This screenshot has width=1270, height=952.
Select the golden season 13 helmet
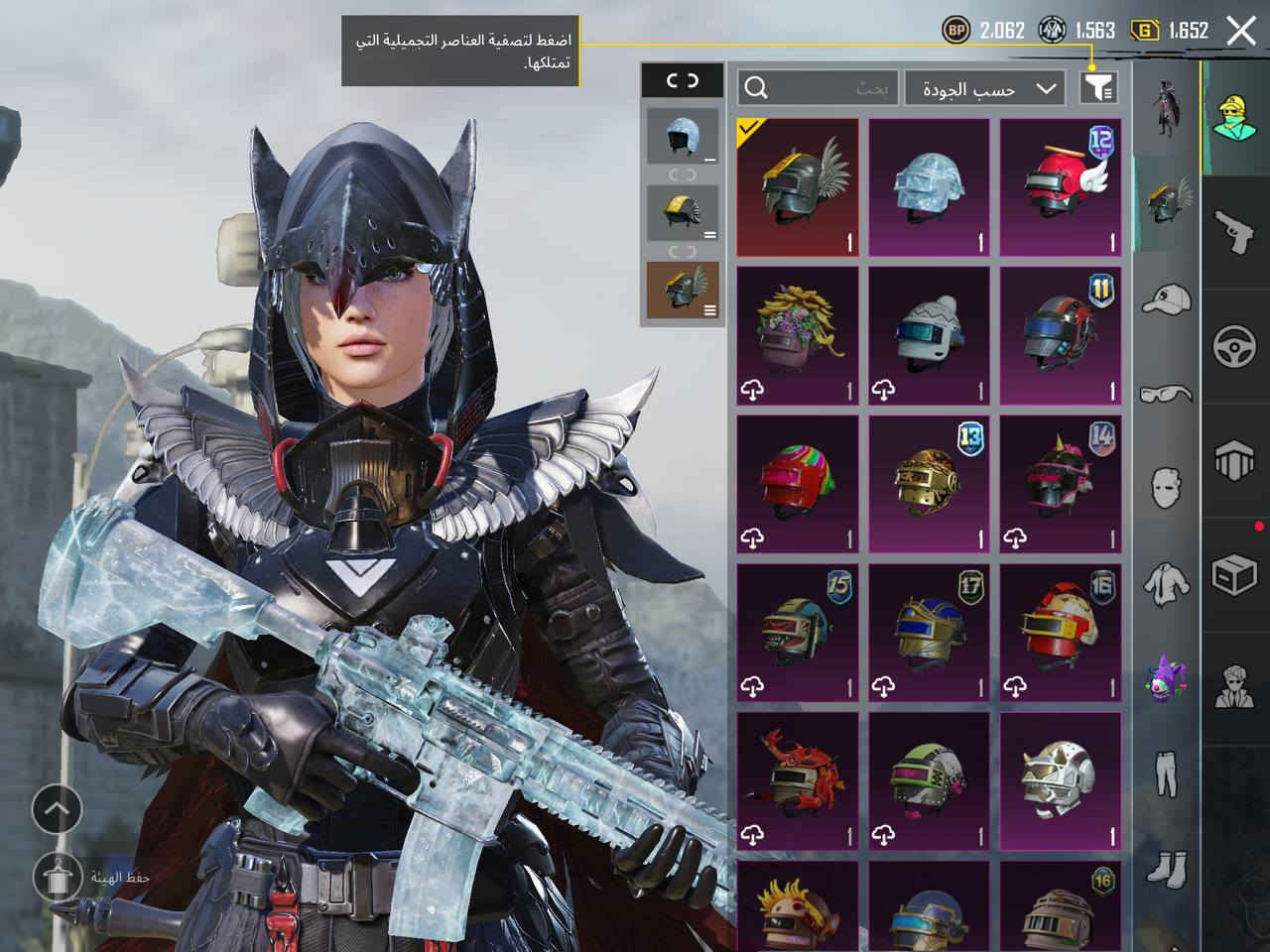click(929, 484)
